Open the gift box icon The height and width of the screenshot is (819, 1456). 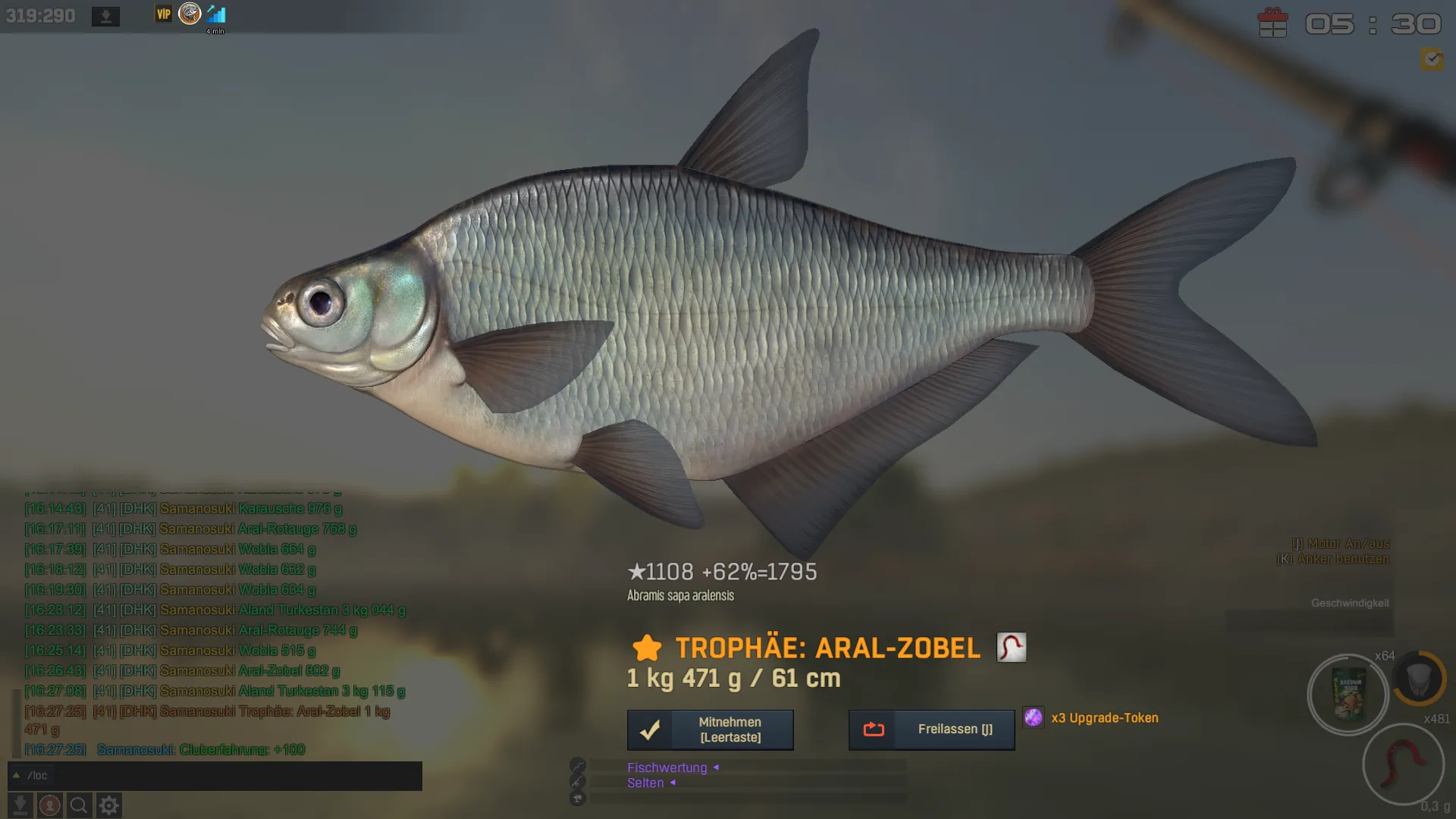click(1272, 23)
